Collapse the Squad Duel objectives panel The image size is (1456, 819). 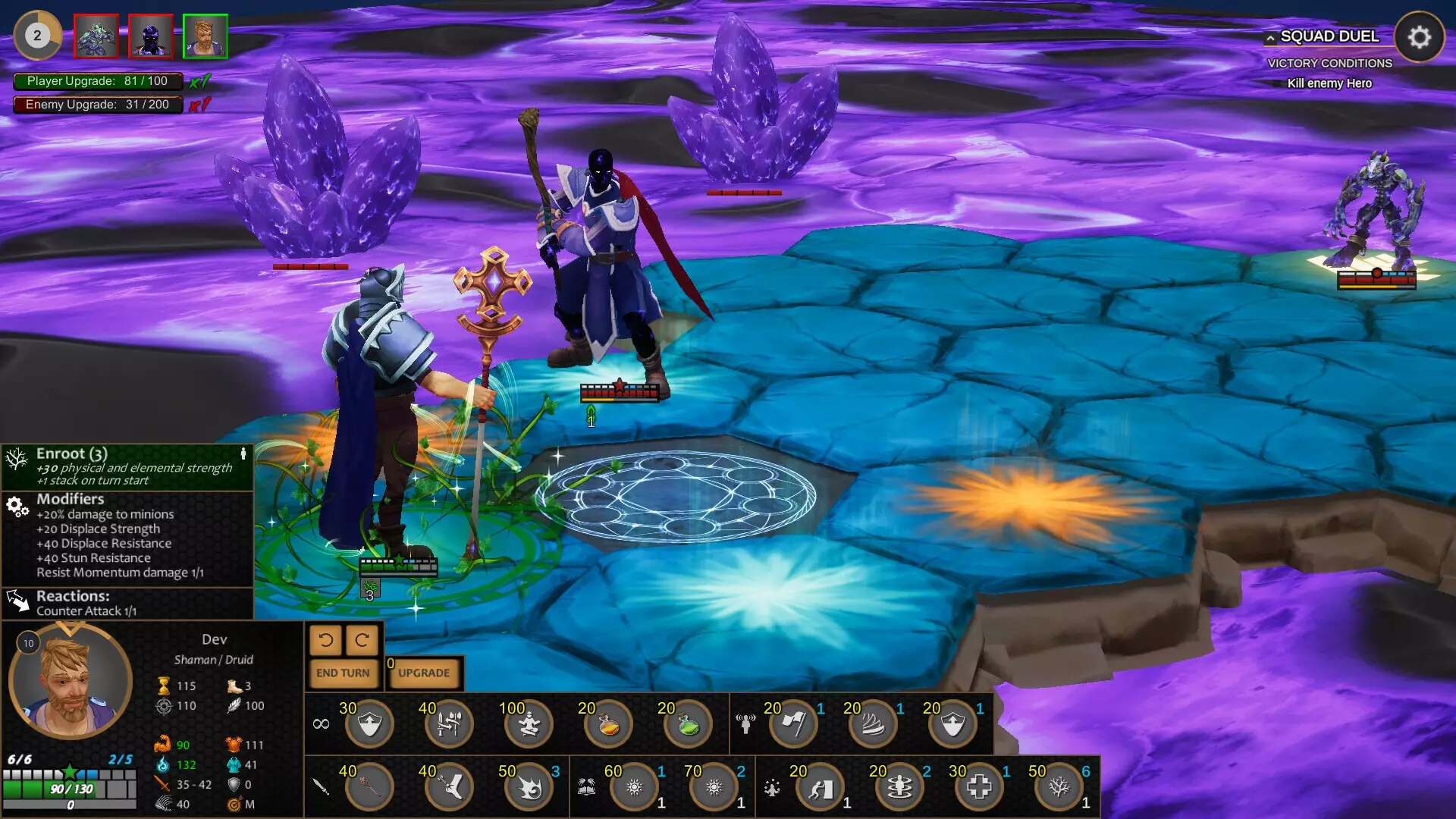pos(1270,37)
